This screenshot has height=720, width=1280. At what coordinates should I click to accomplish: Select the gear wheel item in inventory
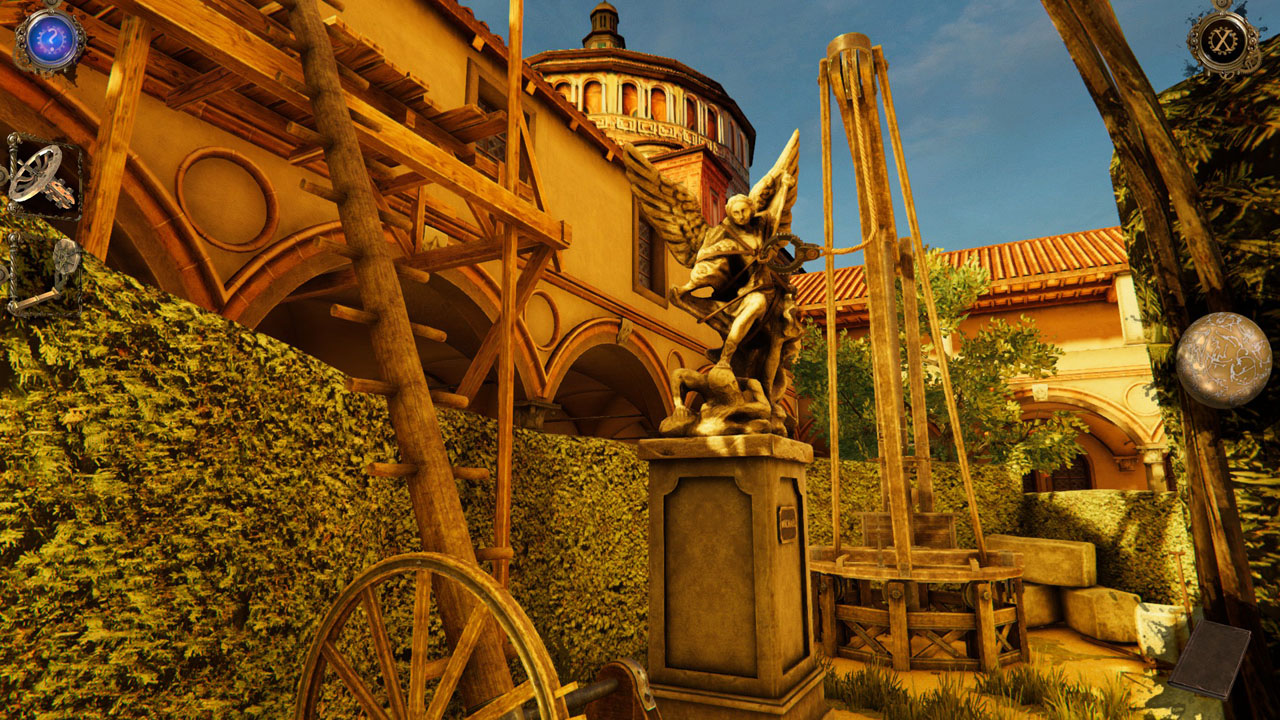pyautogui.click(x=44, y=174)
